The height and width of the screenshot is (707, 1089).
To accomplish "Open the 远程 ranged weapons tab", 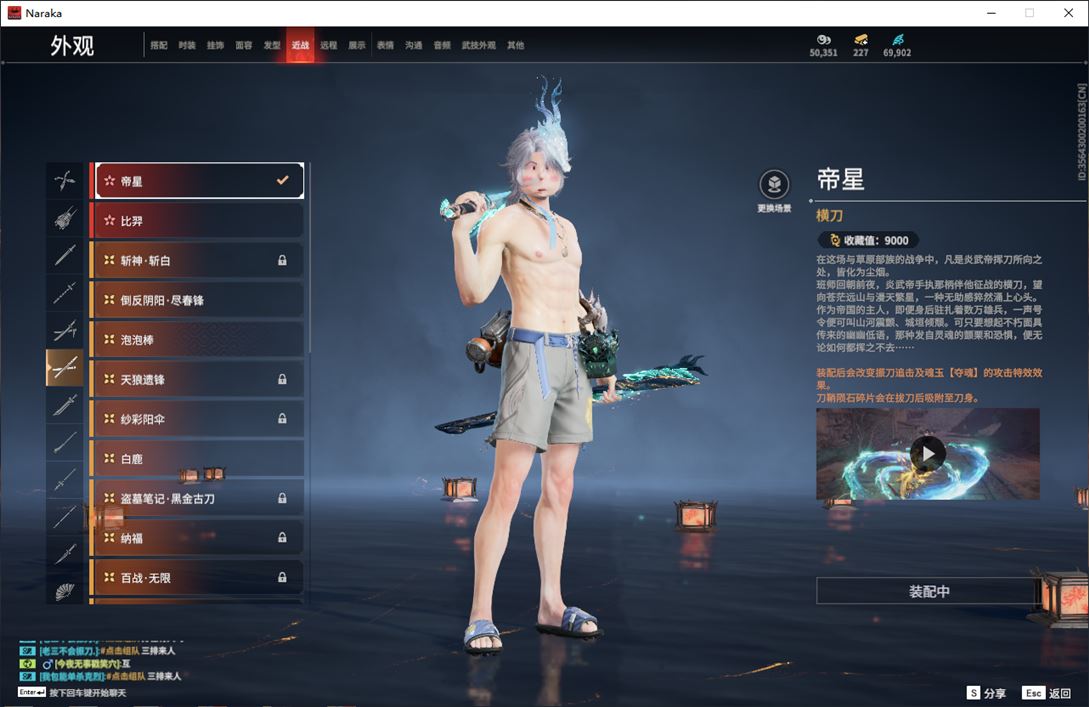I will [x=329, y=45].
